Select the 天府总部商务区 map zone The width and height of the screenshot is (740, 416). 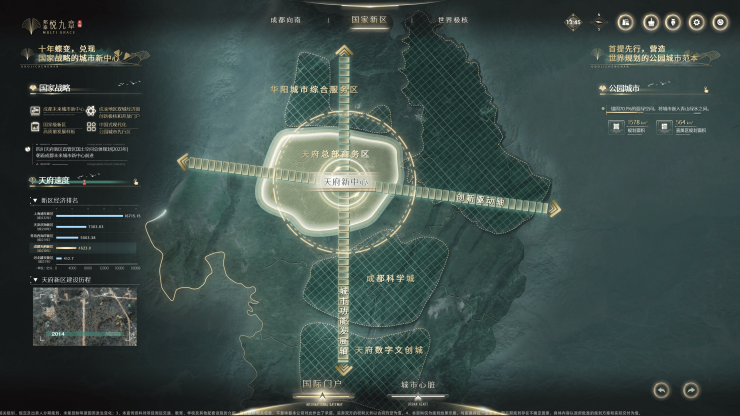click(x=336, y=154)
